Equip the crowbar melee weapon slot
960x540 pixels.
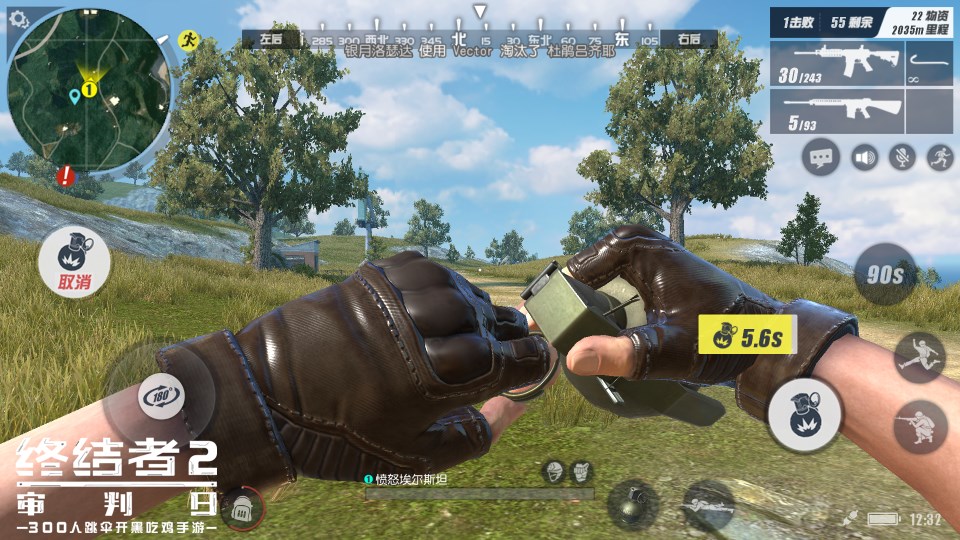[932, 63]
